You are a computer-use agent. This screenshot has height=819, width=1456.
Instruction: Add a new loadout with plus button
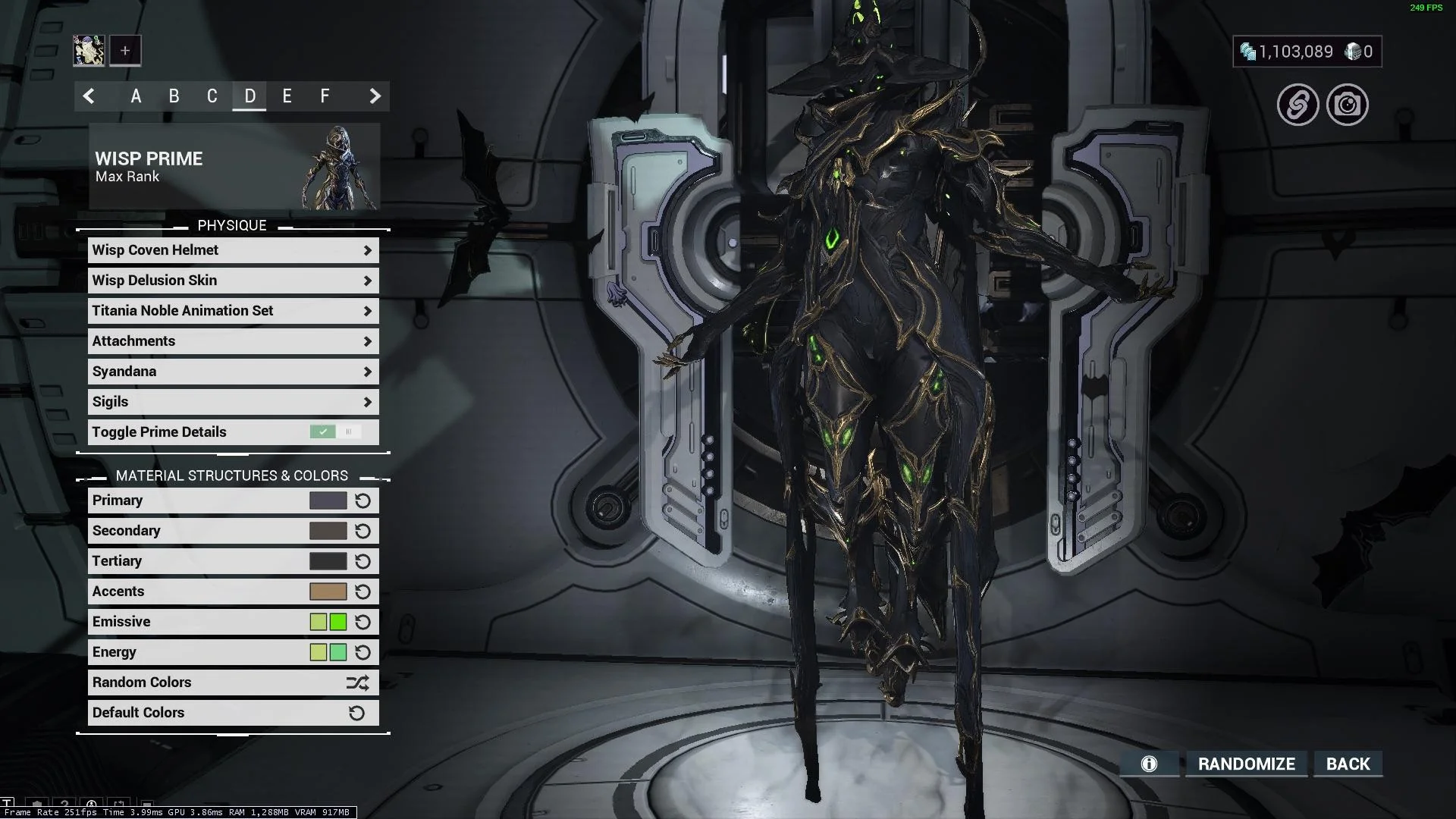[x=125, y=51]
